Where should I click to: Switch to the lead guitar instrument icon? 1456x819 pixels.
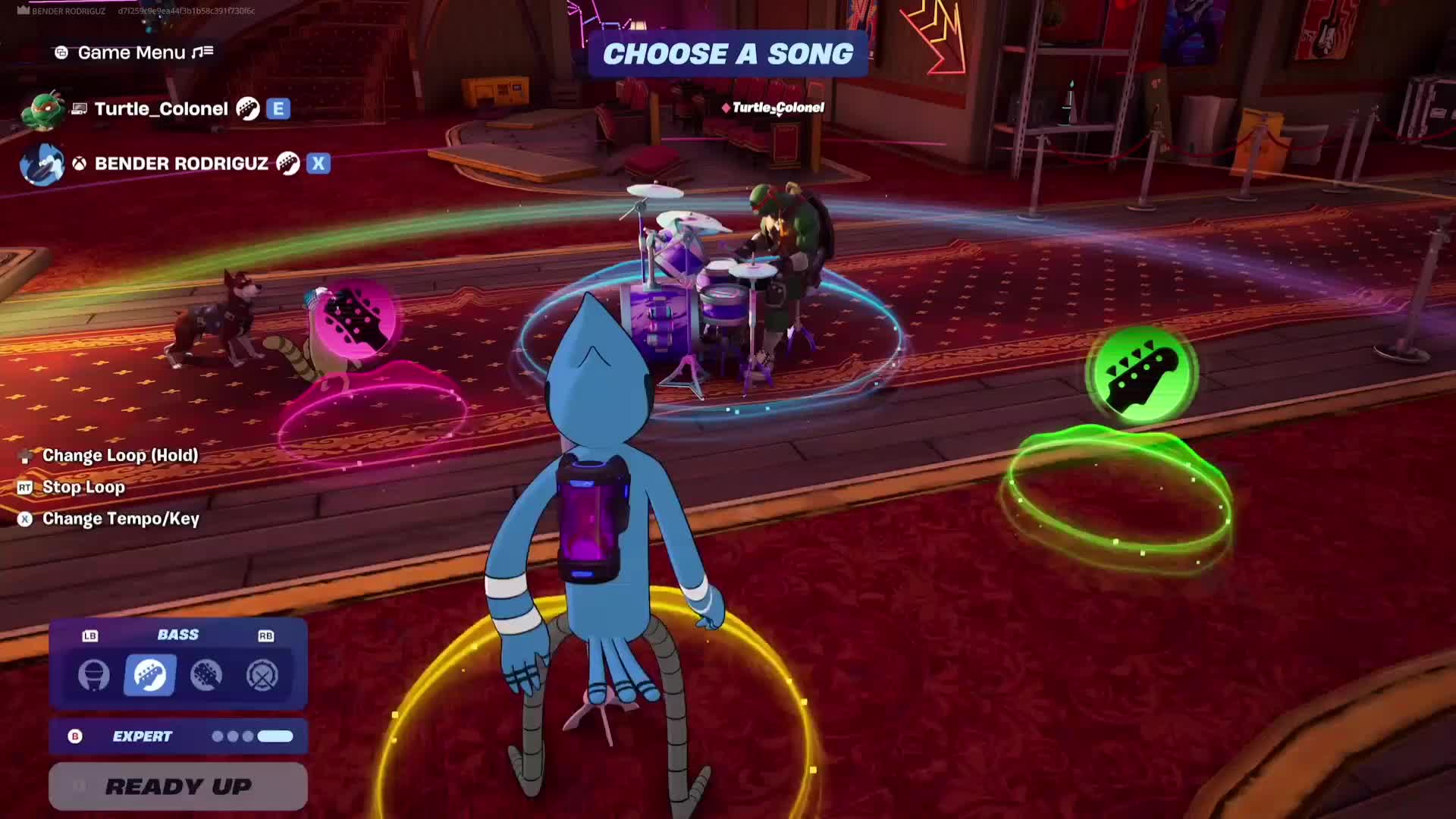click(206, 675)
